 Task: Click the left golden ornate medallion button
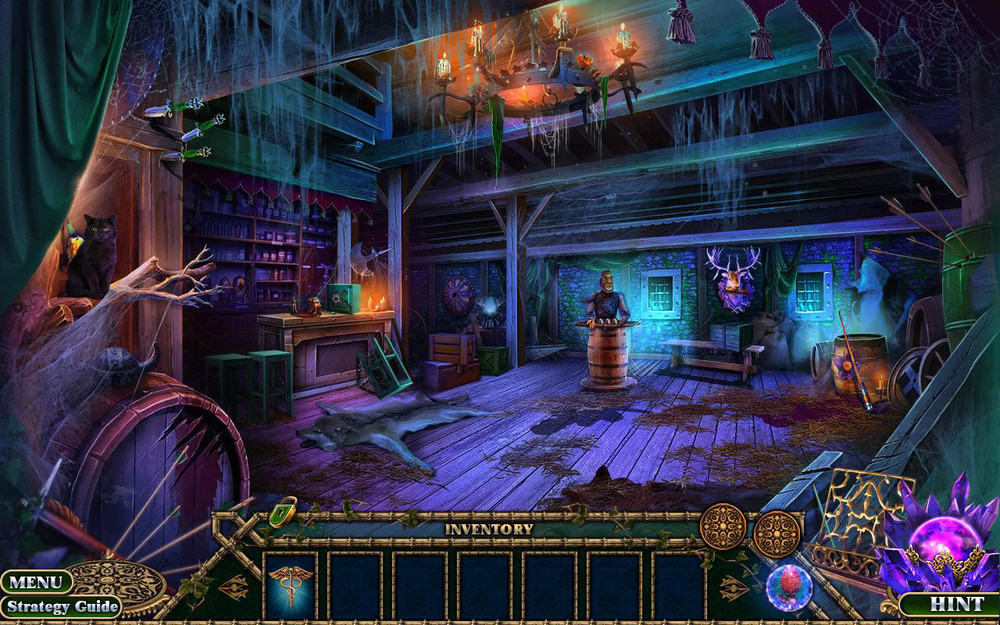pos(723,527)
